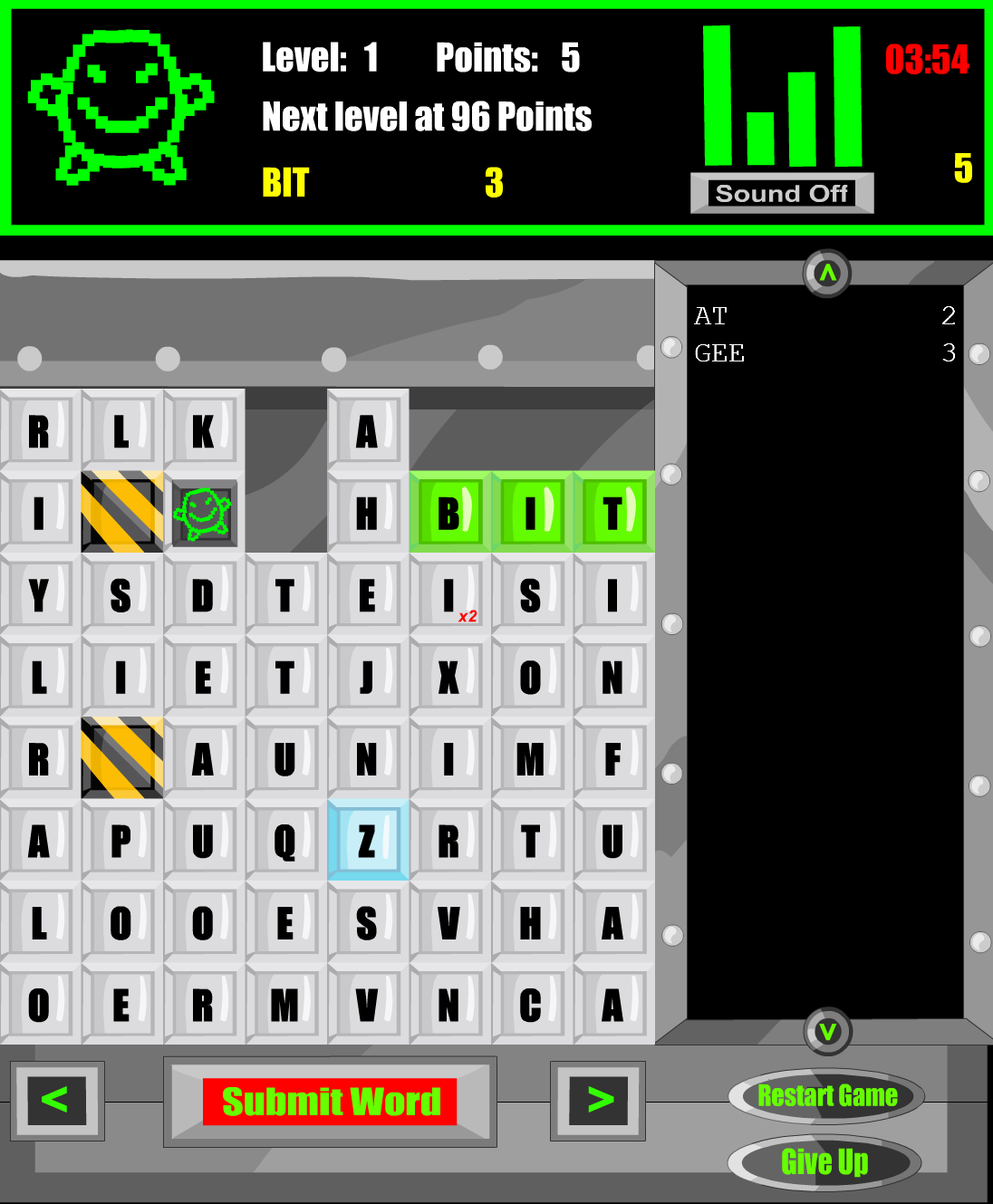Choose the letter J tile
The image size is (993, 1204).
367,677
